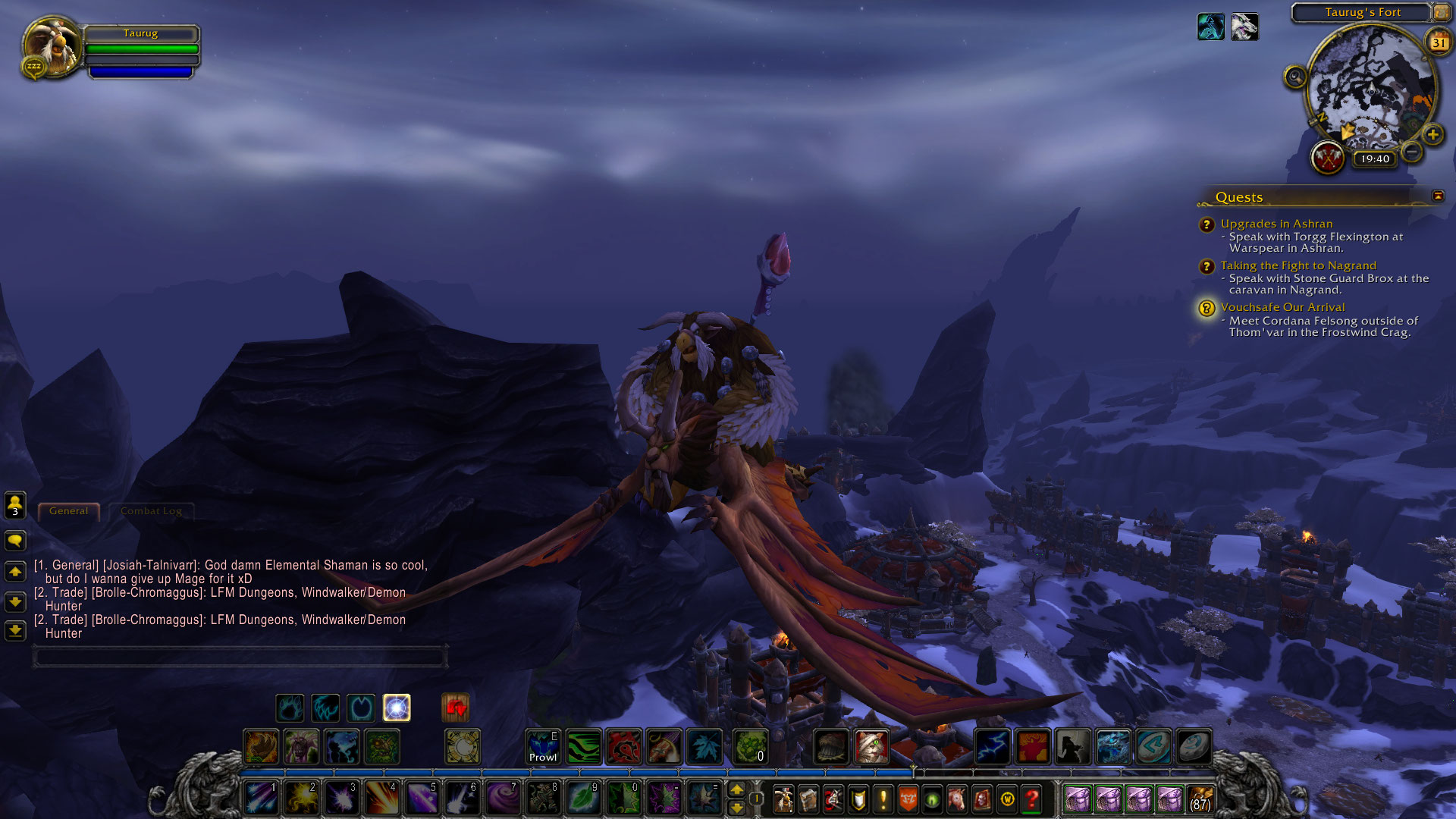Switch to the Combat Log chat tab

click(x=151, y=511)
